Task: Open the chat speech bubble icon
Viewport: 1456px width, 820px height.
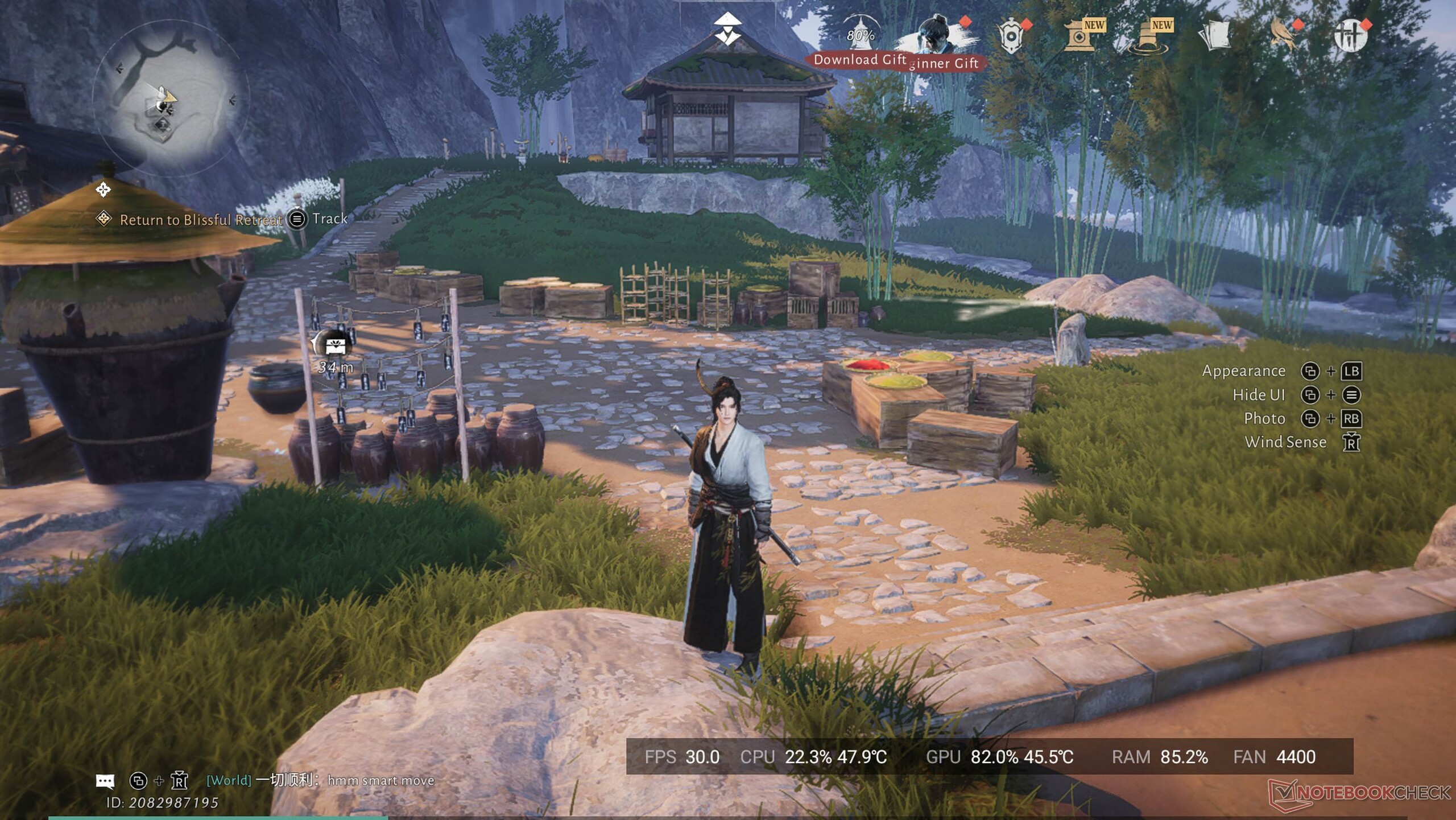Action: 105,781
